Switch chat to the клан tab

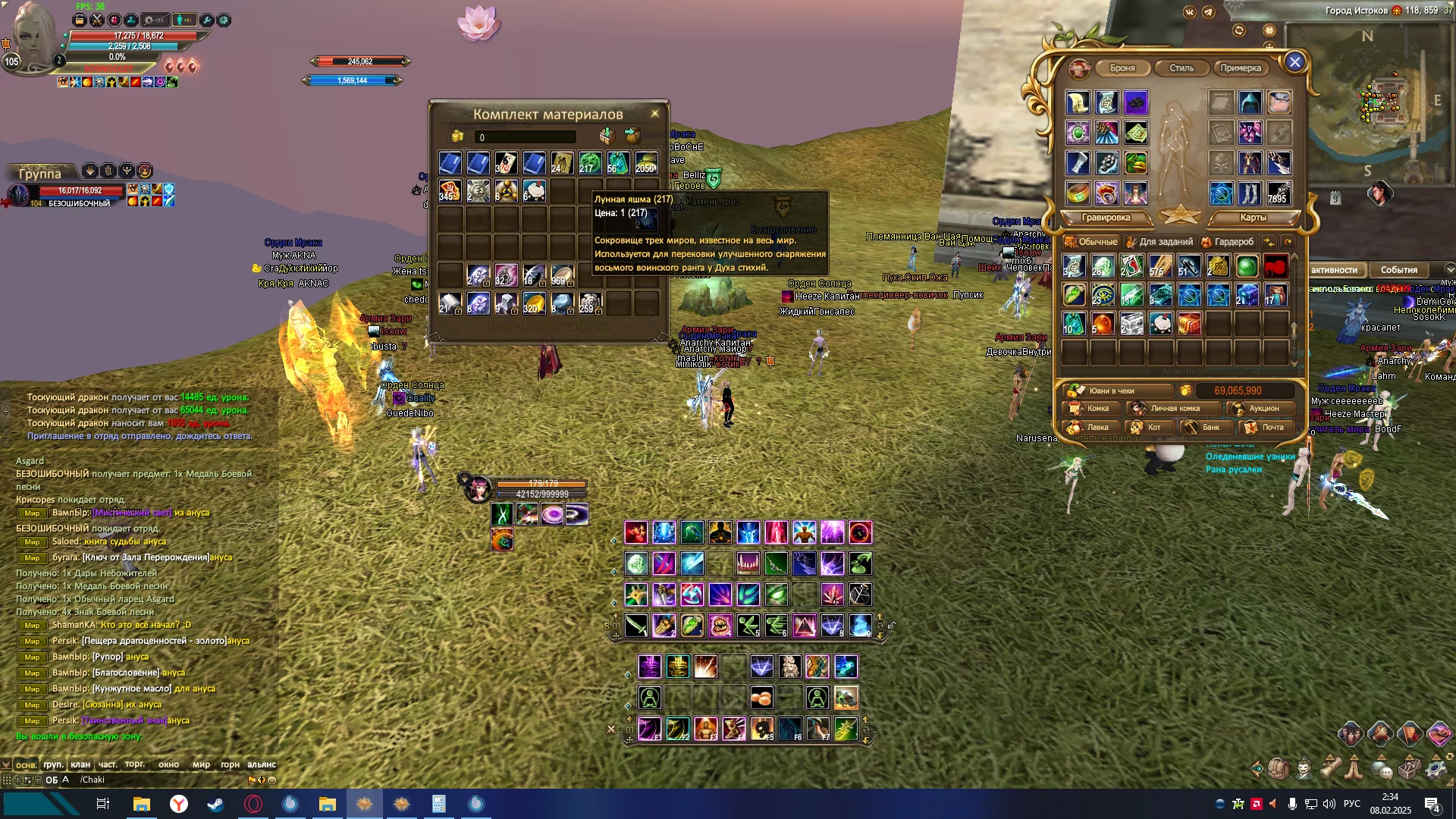coord(80,764)
